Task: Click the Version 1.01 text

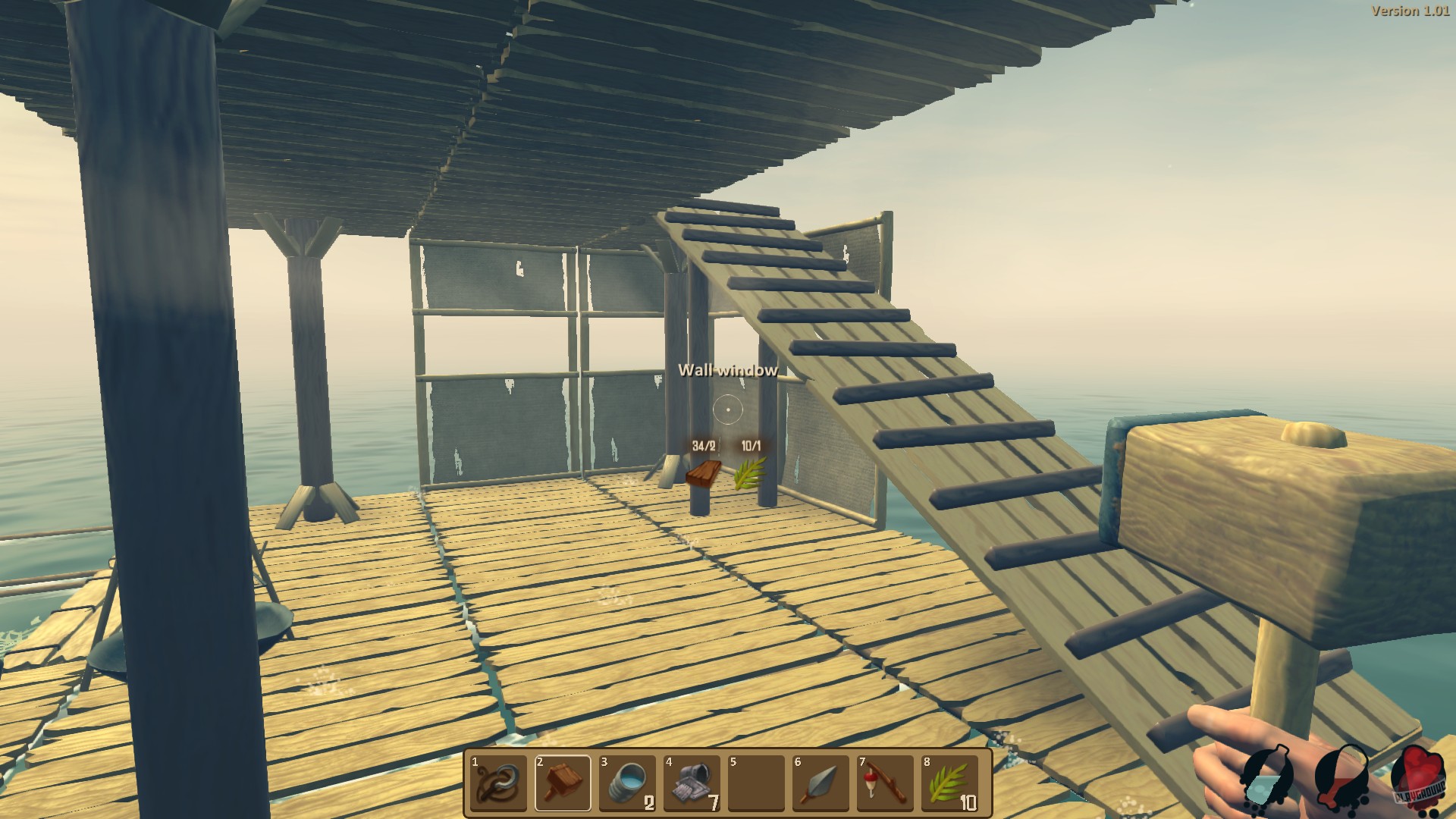Action: coord(1412,11)
